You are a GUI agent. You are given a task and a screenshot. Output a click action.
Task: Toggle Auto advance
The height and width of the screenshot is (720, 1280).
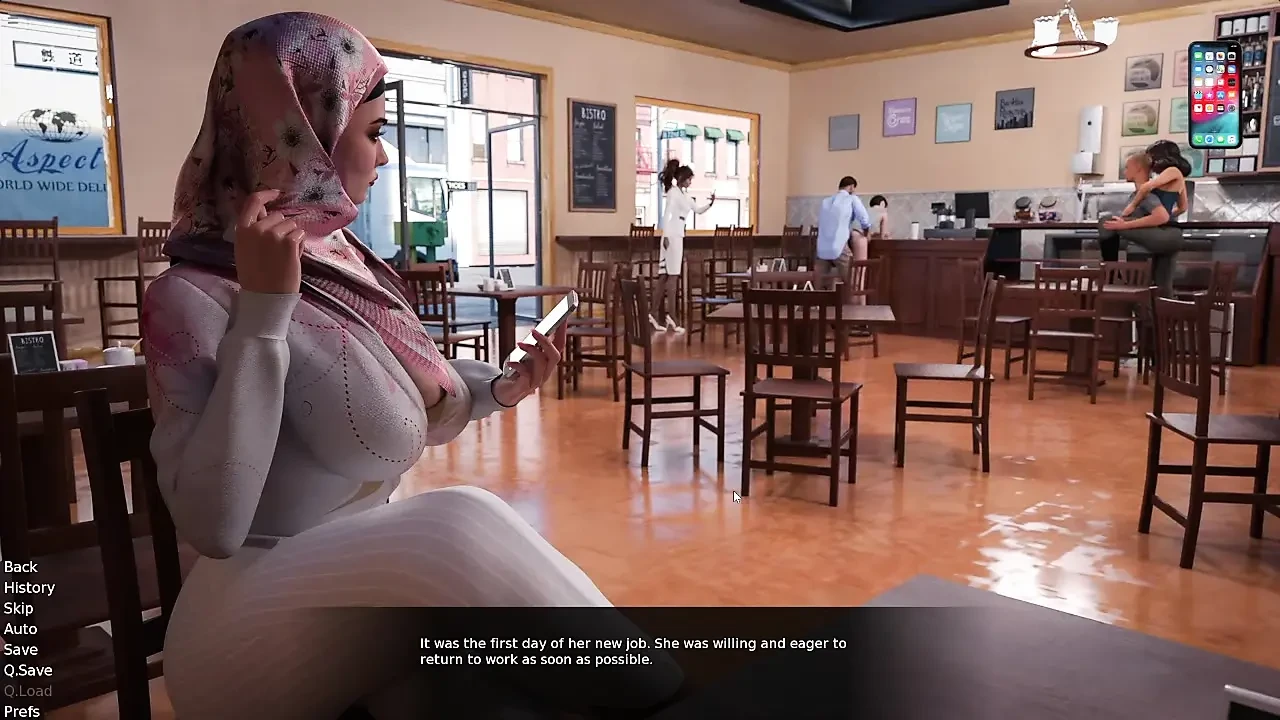point(20,629)
